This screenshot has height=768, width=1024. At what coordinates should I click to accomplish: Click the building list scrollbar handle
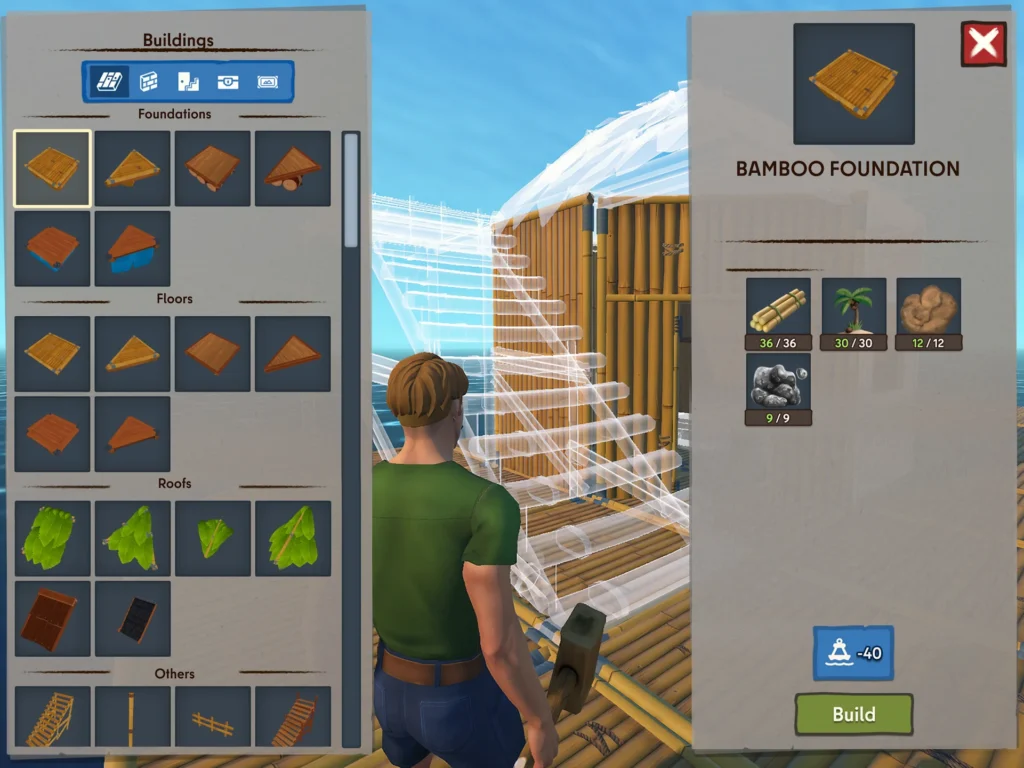(351, 190)
